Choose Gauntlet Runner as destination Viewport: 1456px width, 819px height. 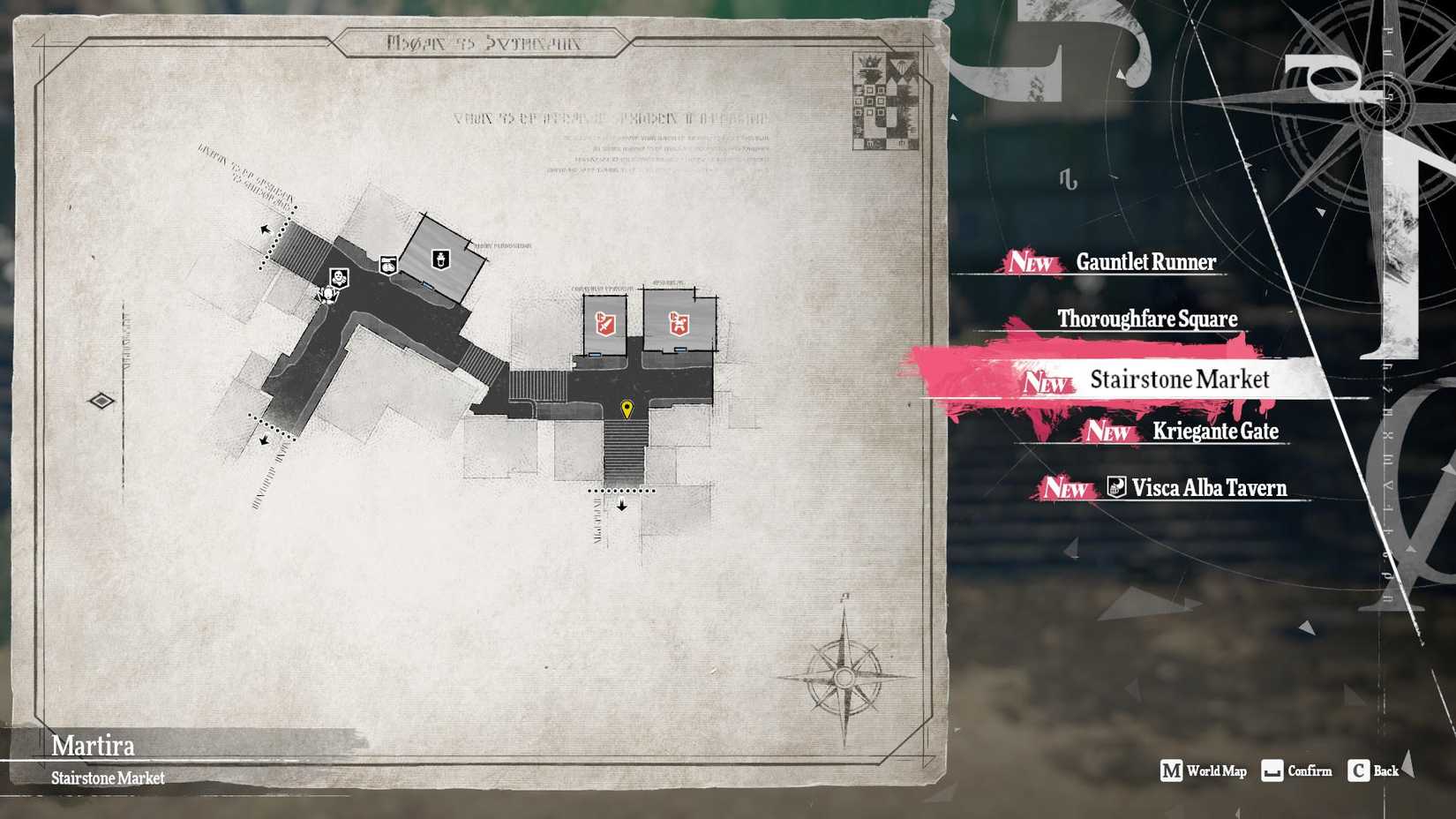pos(1145,262)
